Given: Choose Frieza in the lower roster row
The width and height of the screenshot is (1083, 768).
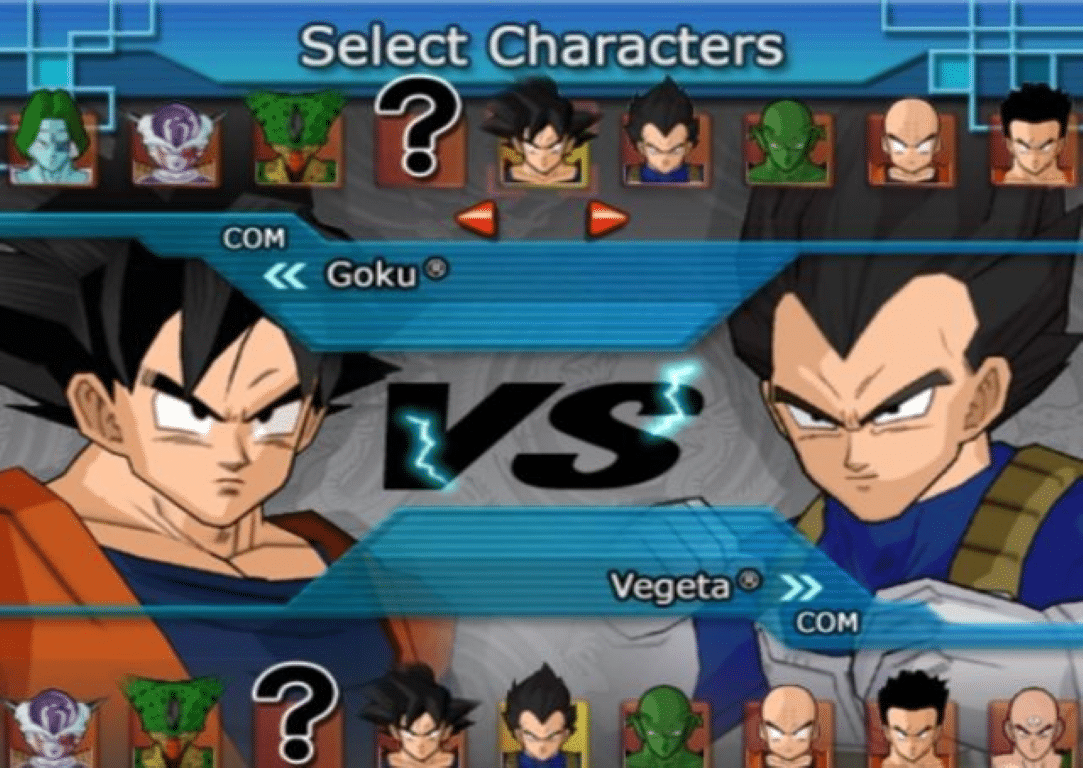Looking at the screenshot, I should point(50,728).
